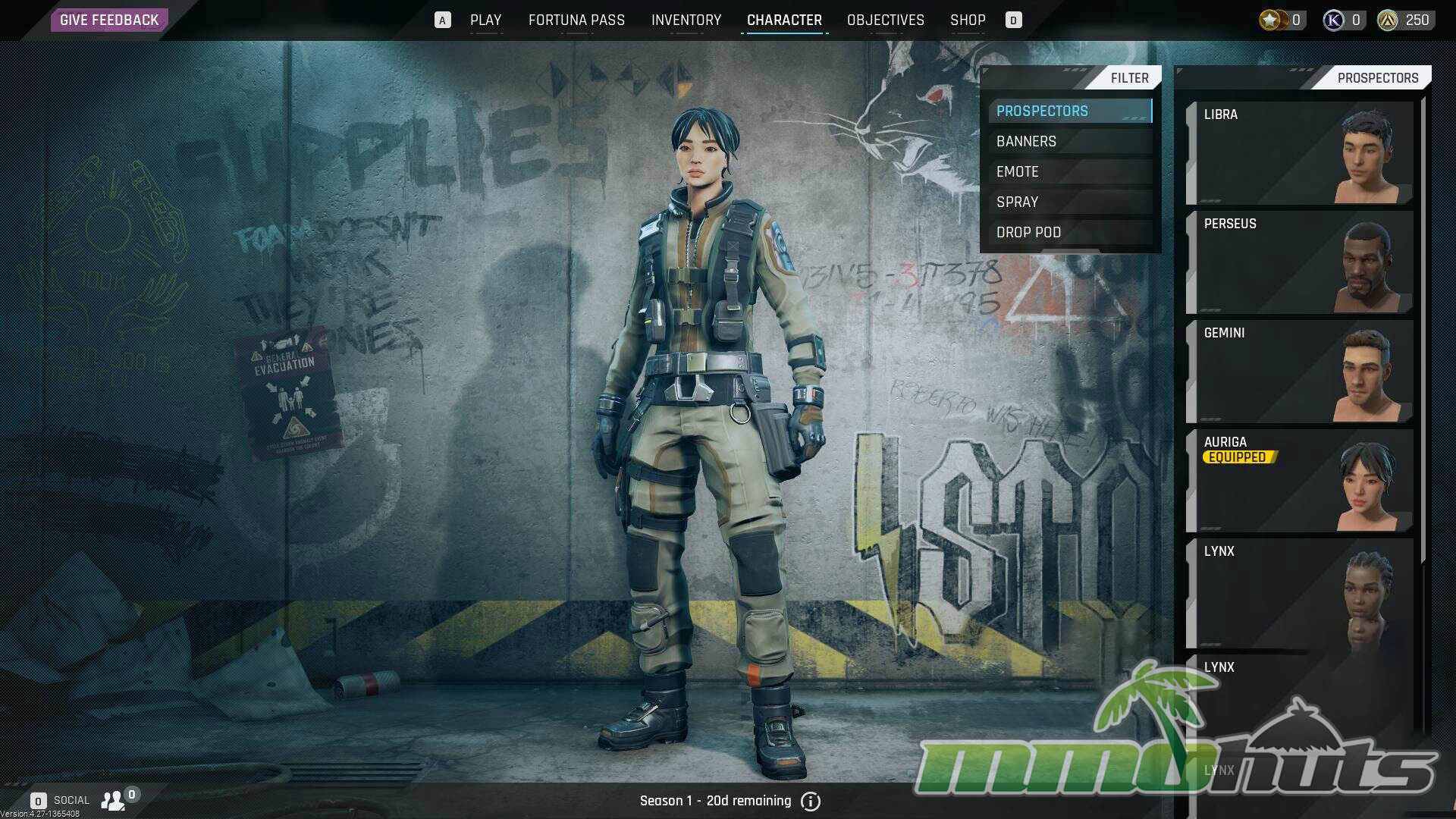Choose the Prospectors filter

tap(1069, 111)
